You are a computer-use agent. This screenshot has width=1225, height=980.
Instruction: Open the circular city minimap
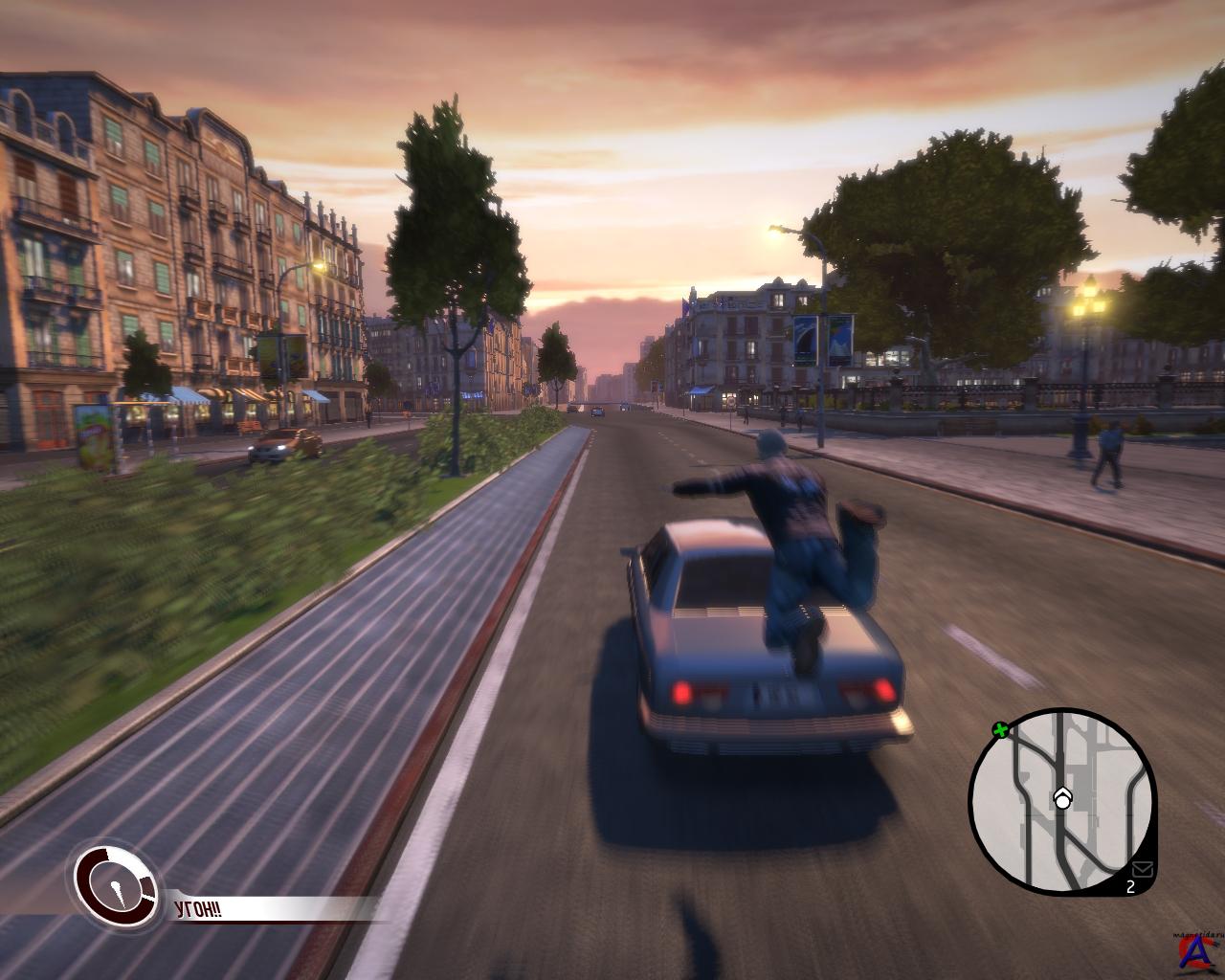[x=1062, y=802]
